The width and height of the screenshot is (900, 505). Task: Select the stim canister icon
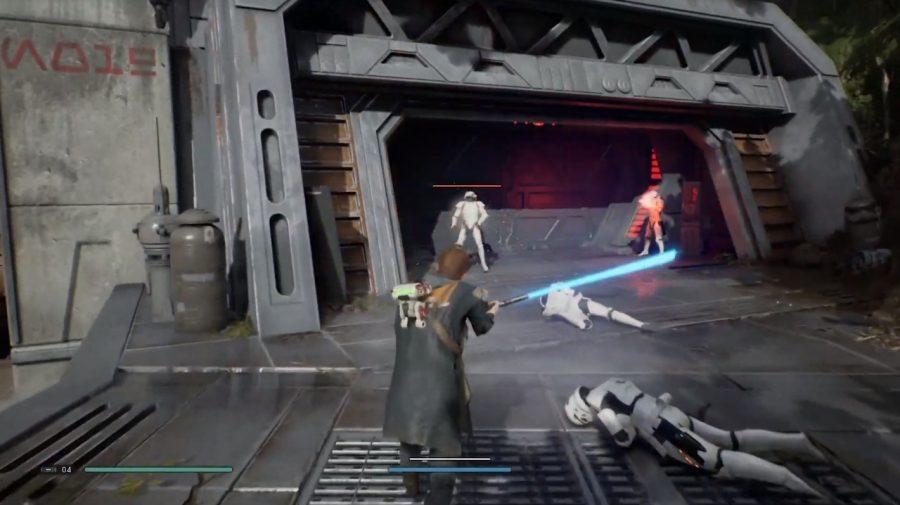(x=49, y=468)
